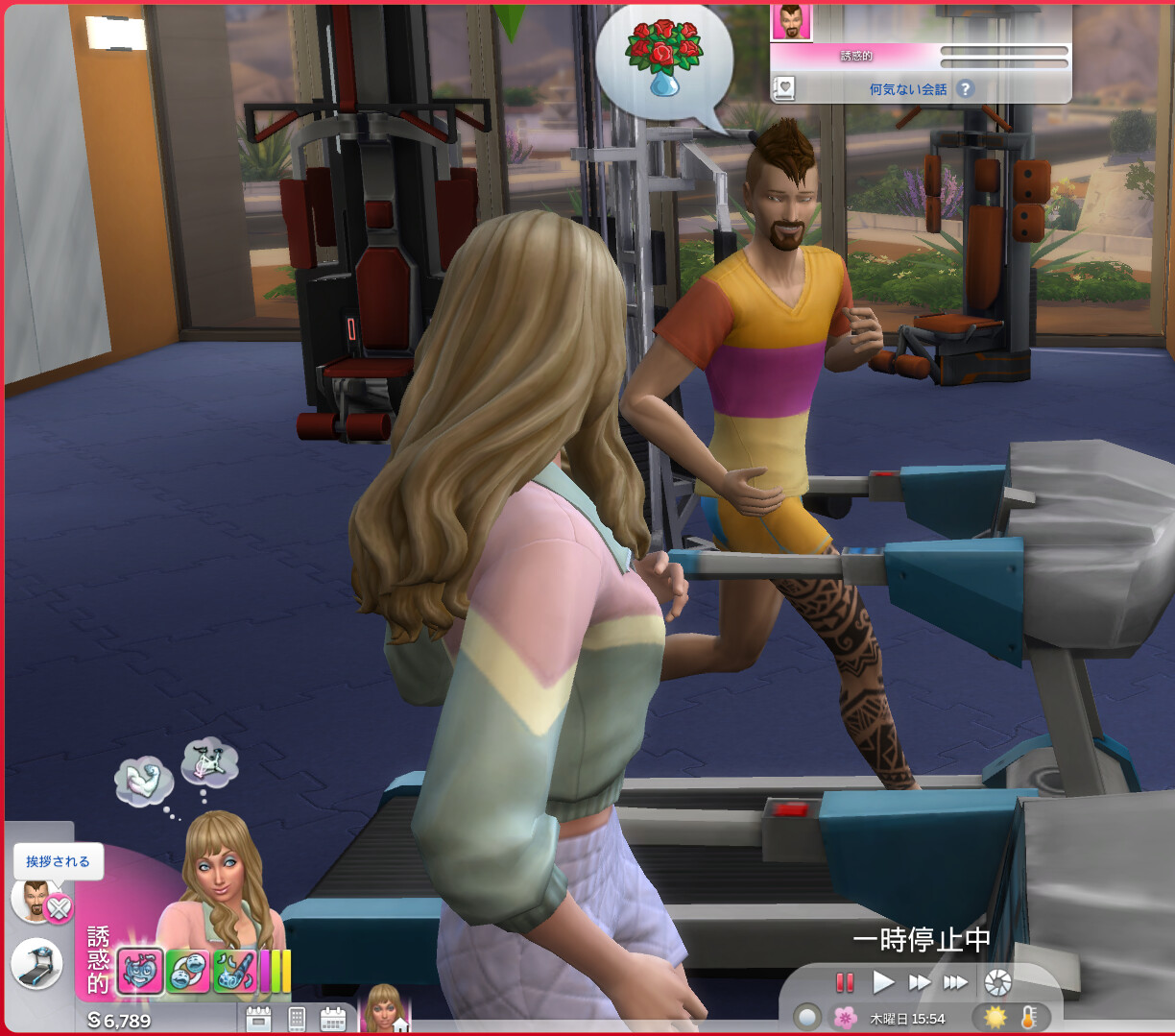Open the camera shutter screenshot controls
This screenshot has height=1036, width=1175.
coord(998,982)
